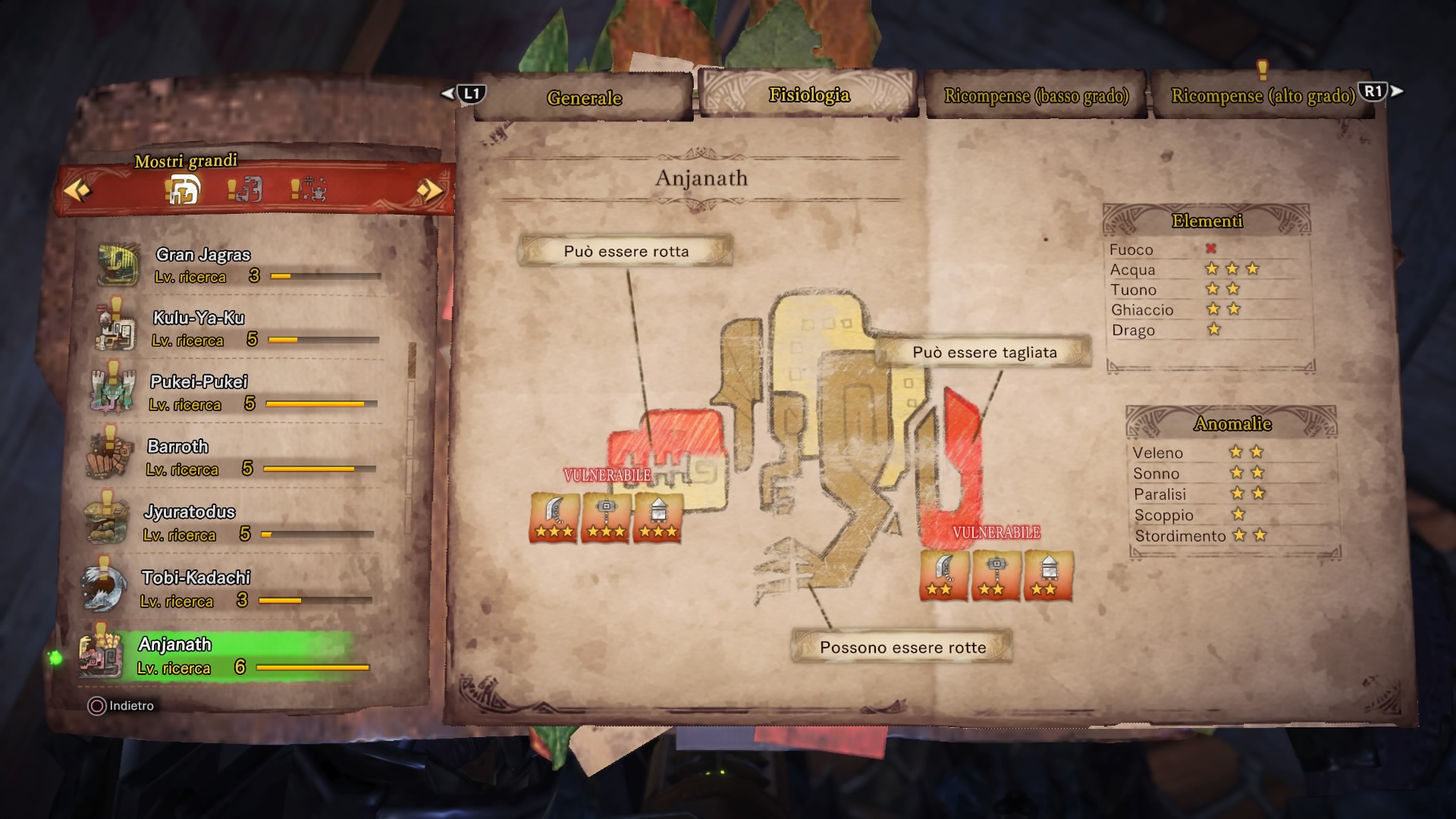Select the third monster category icon
This screenshot has height=819, width=1456.
coord(309,189)
